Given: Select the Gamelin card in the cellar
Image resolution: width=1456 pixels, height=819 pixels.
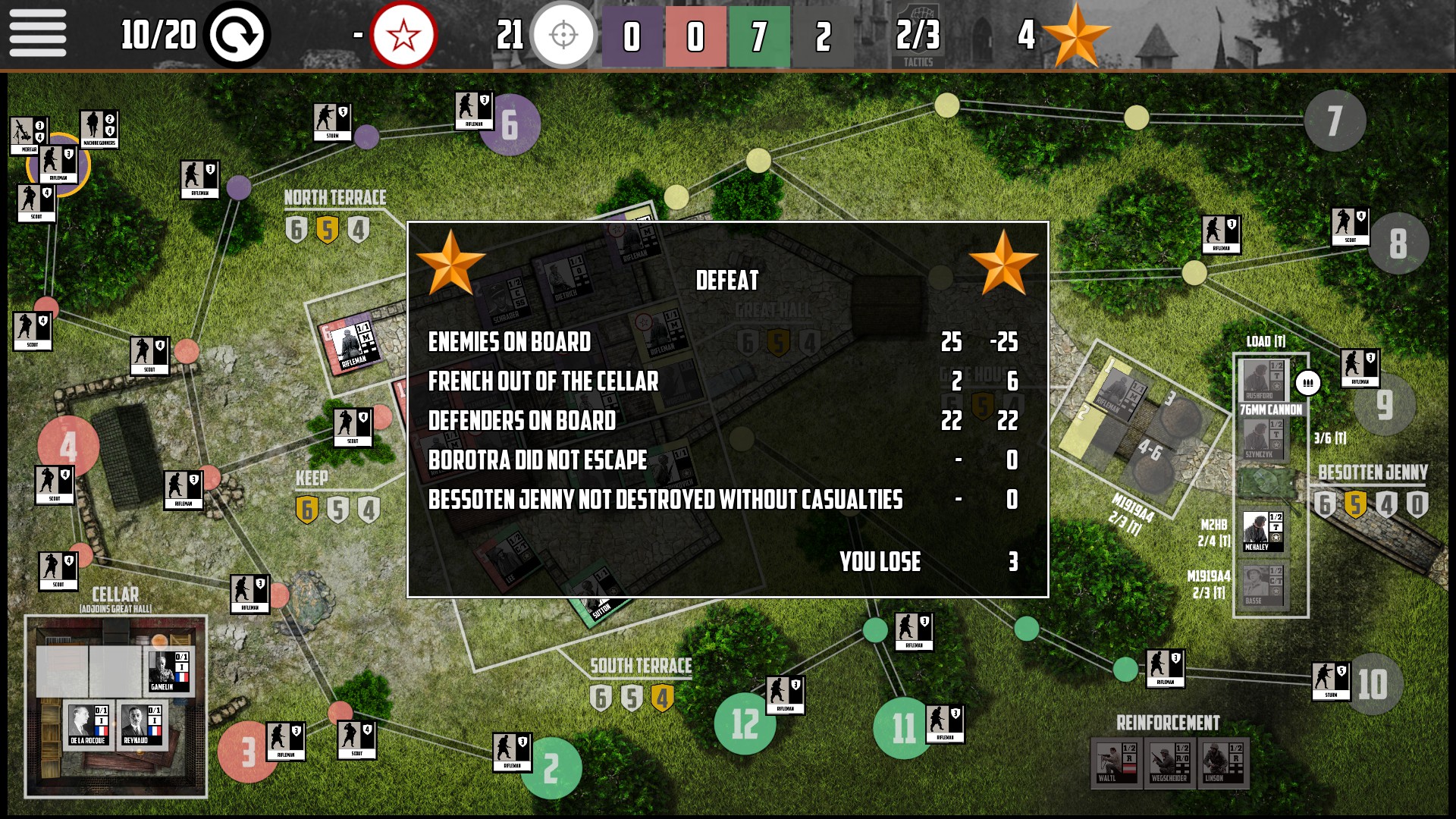Looking at the screenshot, I should [168, 672].
